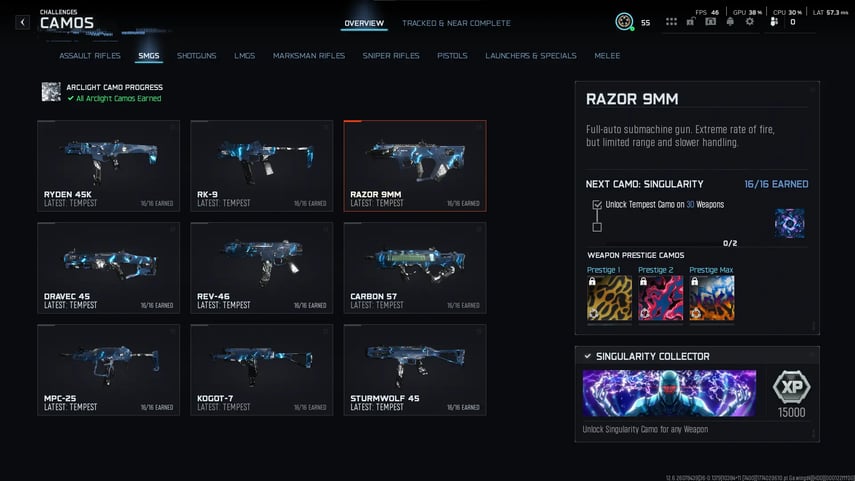
Task: Open the Assault Rifles category
Action: [x=90, y=56]
